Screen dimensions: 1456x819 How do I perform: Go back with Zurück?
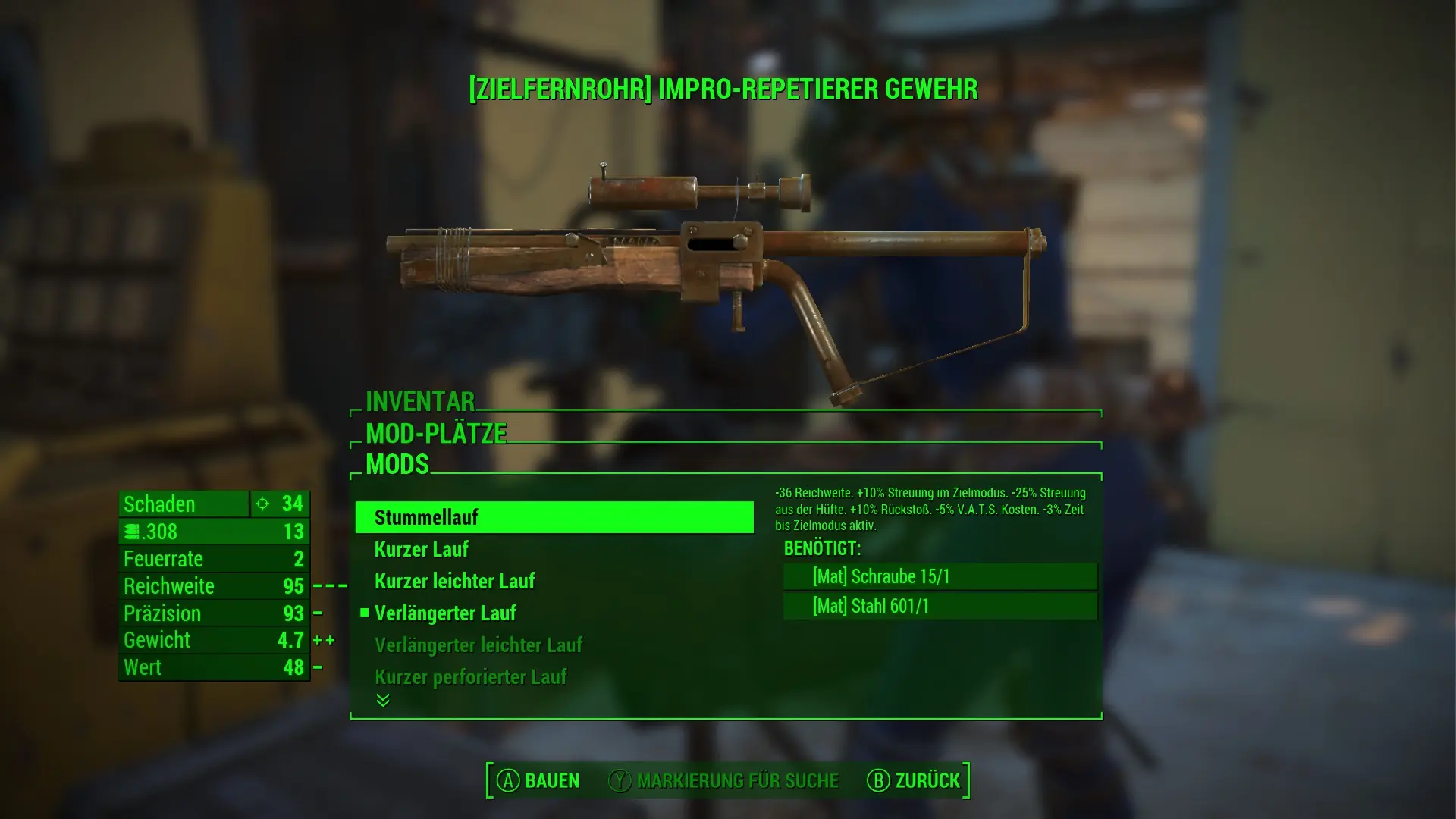tap(914, 780)
